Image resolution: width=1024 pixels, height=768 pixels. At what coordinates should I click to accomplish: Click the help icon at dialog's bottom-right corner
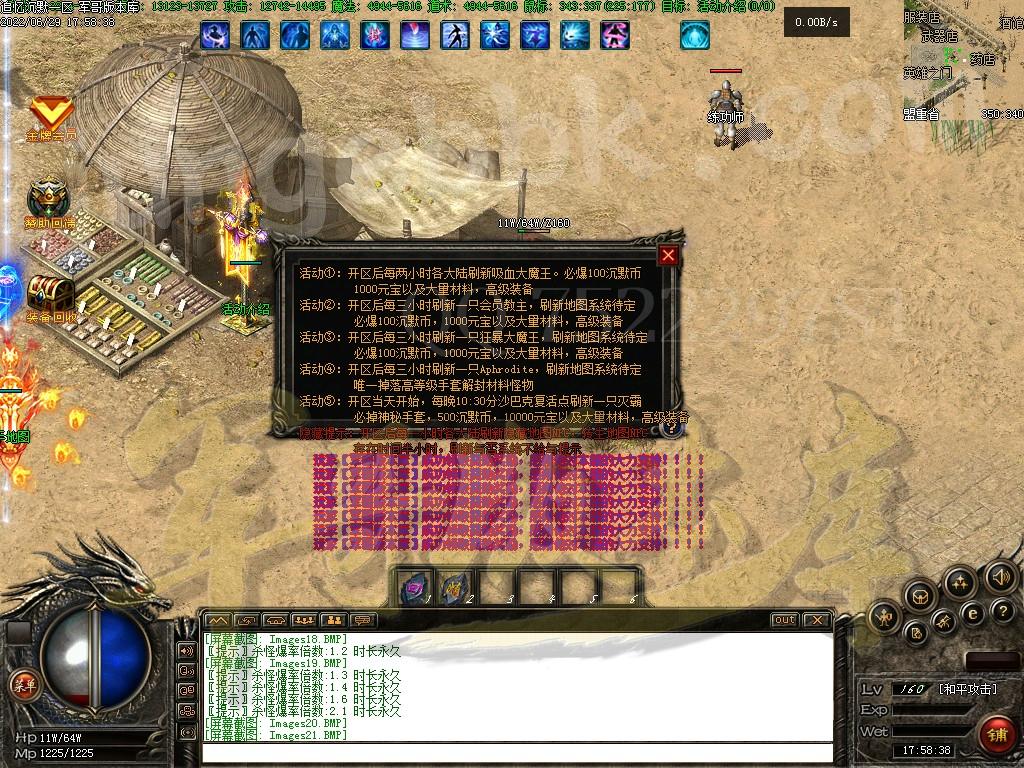click(x=672, y=426)
